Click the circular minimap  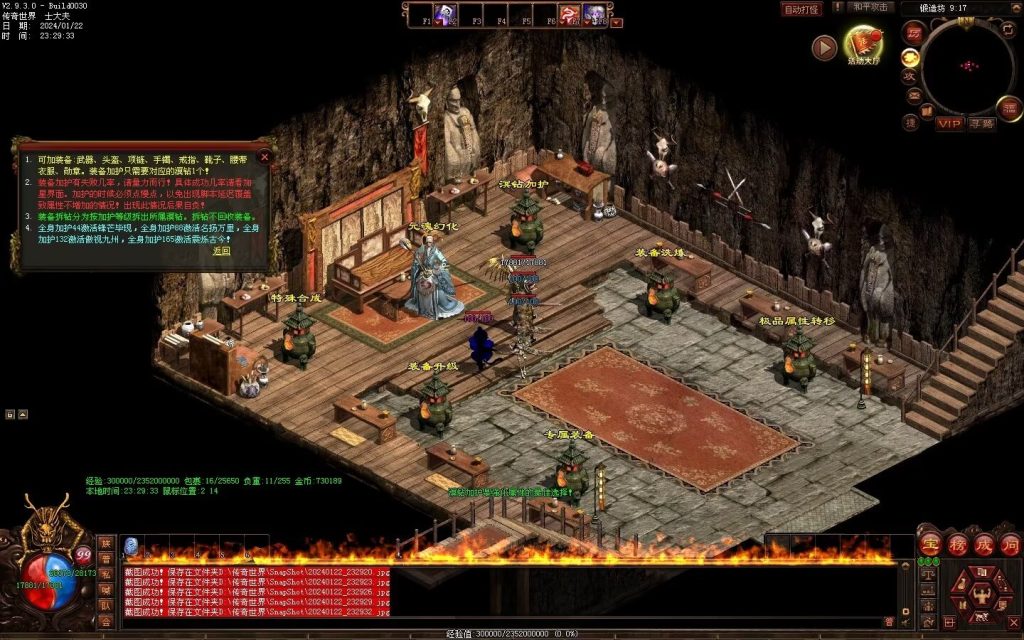(967, 66)
